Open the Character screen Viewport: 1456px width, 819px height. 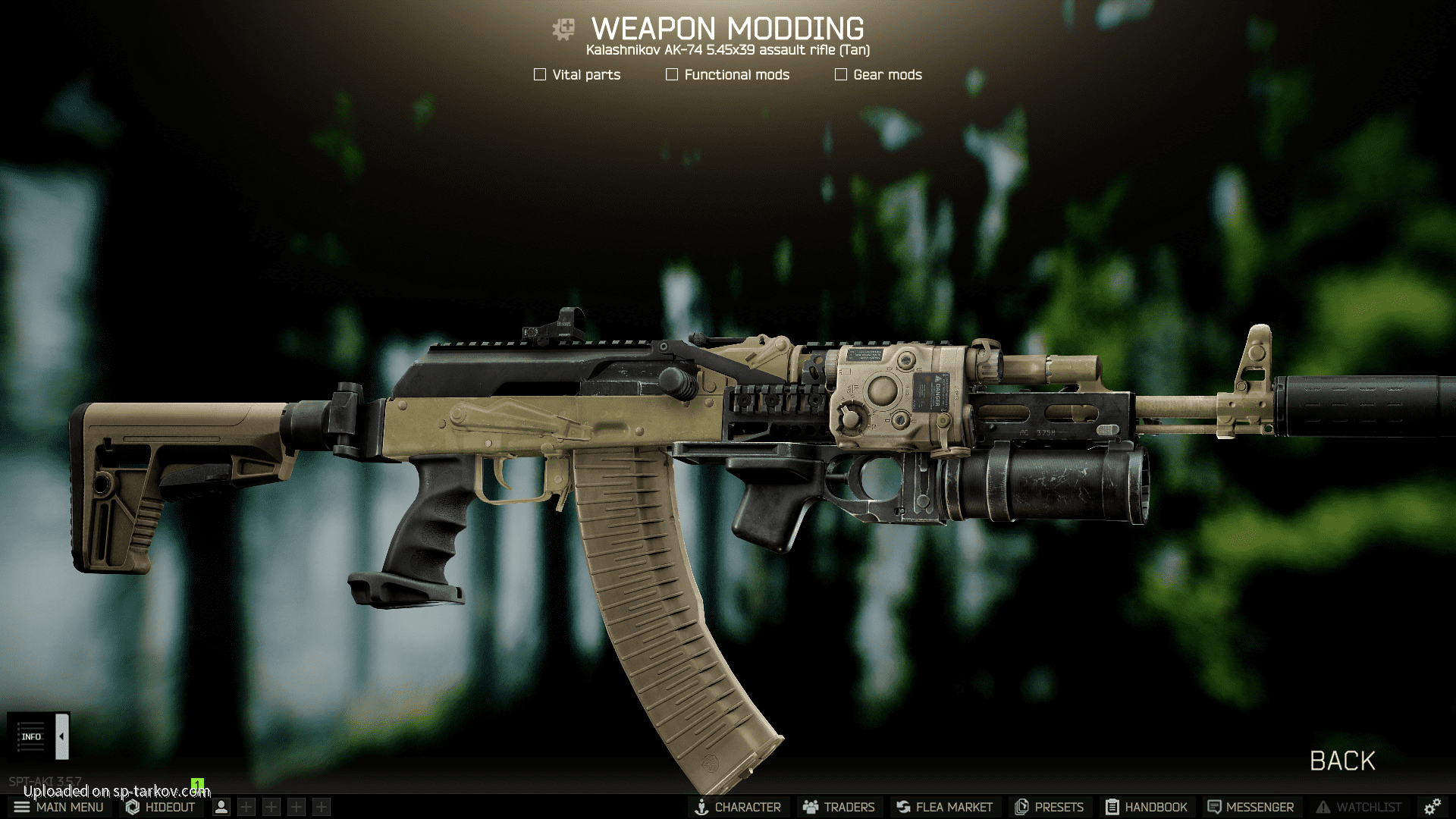[738, 807]
